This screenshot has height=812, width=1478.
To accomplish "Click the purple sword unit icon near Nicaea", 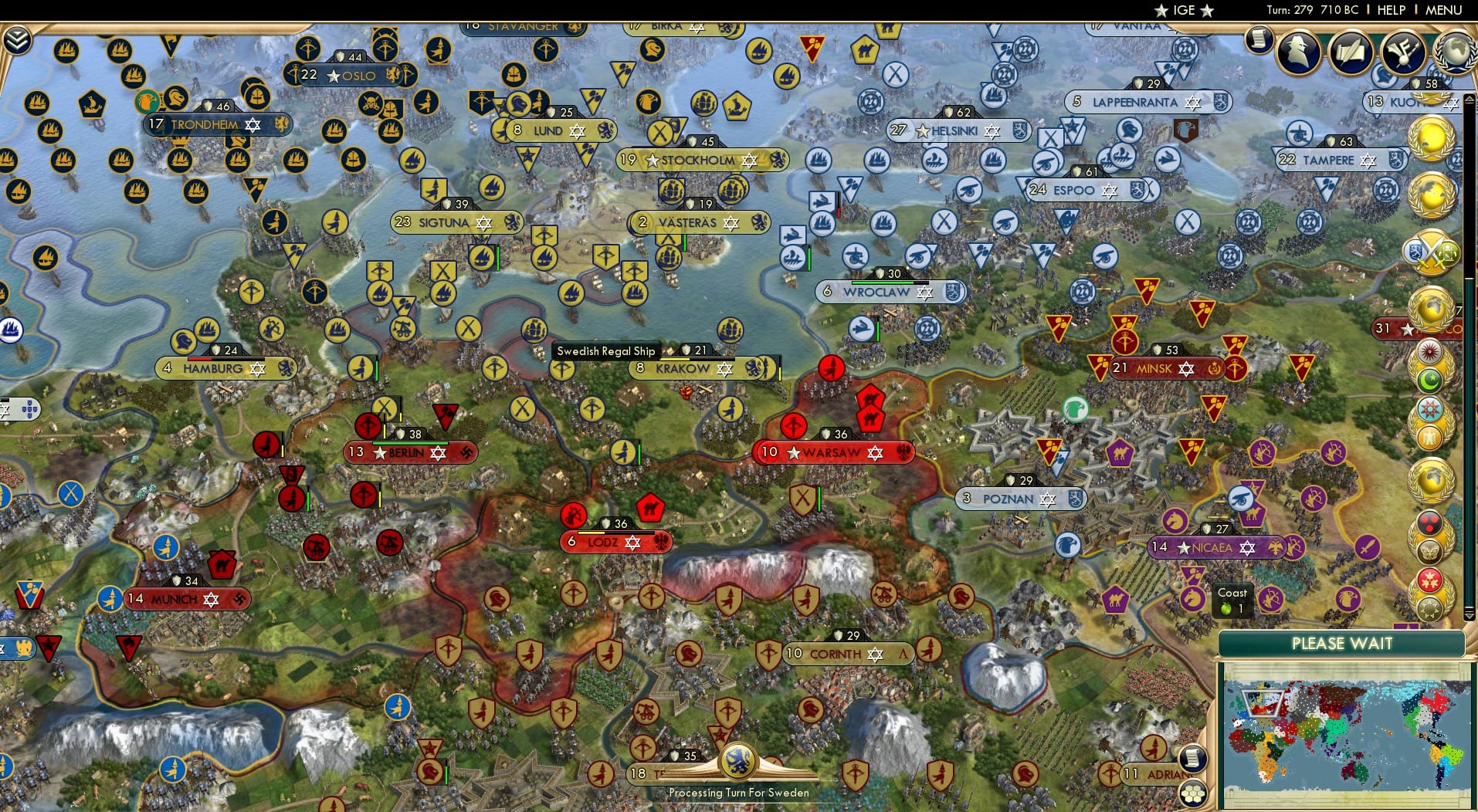I will pyautogui.click(x=1369, y=548).
